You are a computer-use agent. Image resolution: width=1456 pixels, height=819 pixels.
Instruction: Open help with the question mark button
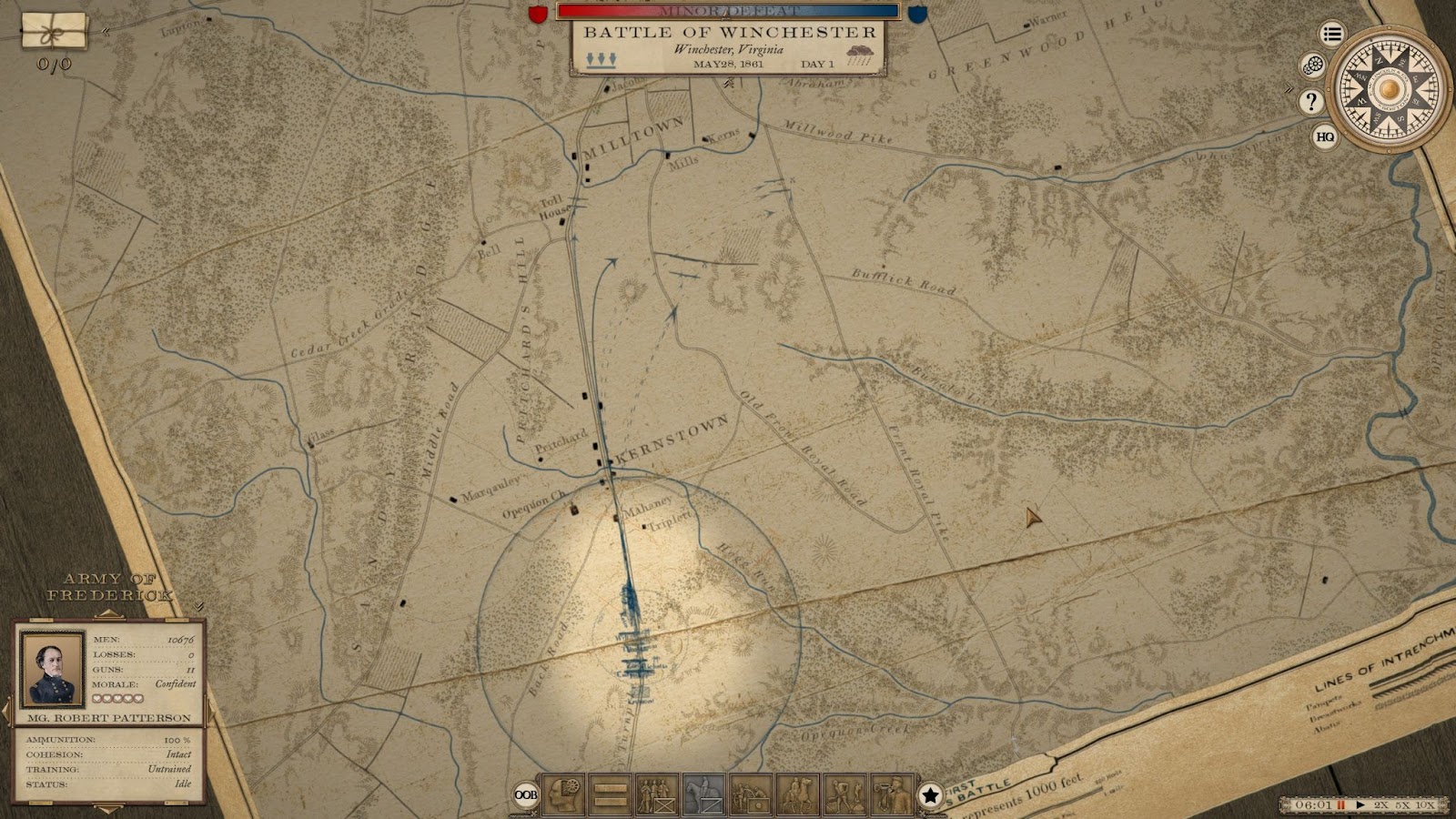pos(1310,102)
